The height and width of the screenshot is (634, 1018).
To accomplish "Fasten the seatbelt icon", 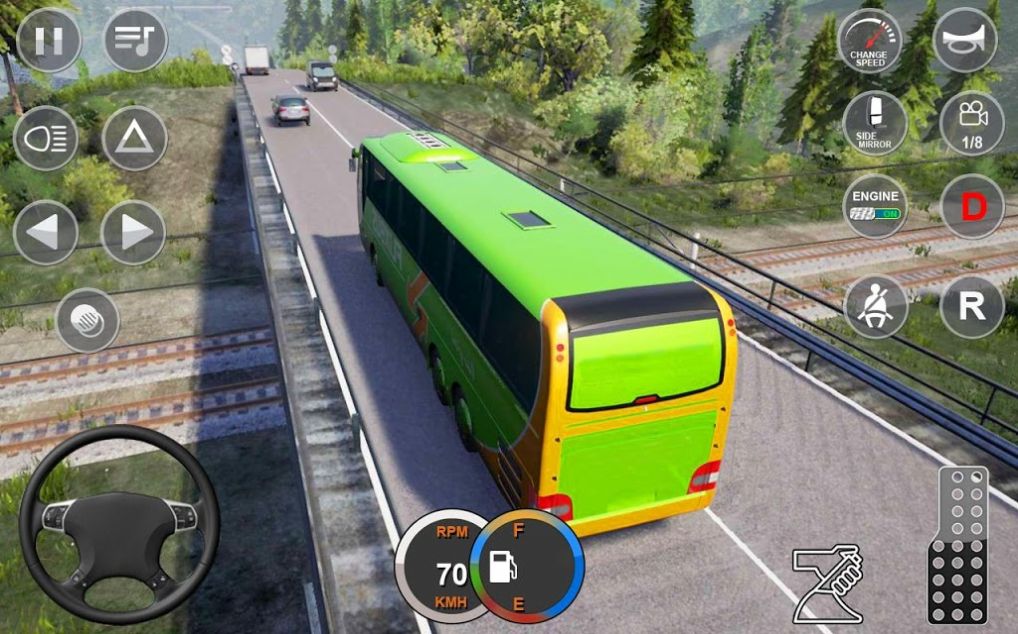I will click(x=874, y=306).
